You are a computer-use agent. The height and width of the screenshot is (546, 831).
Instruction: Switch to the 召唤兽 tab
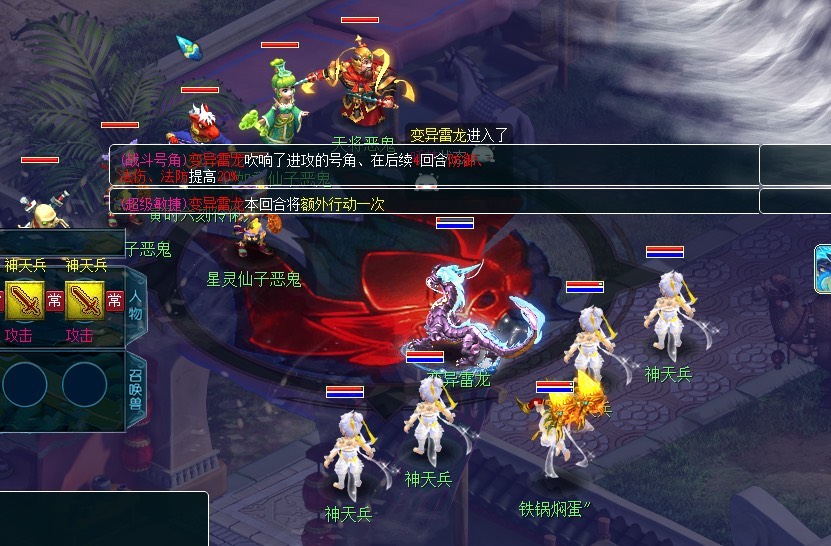tap(136, 389)
